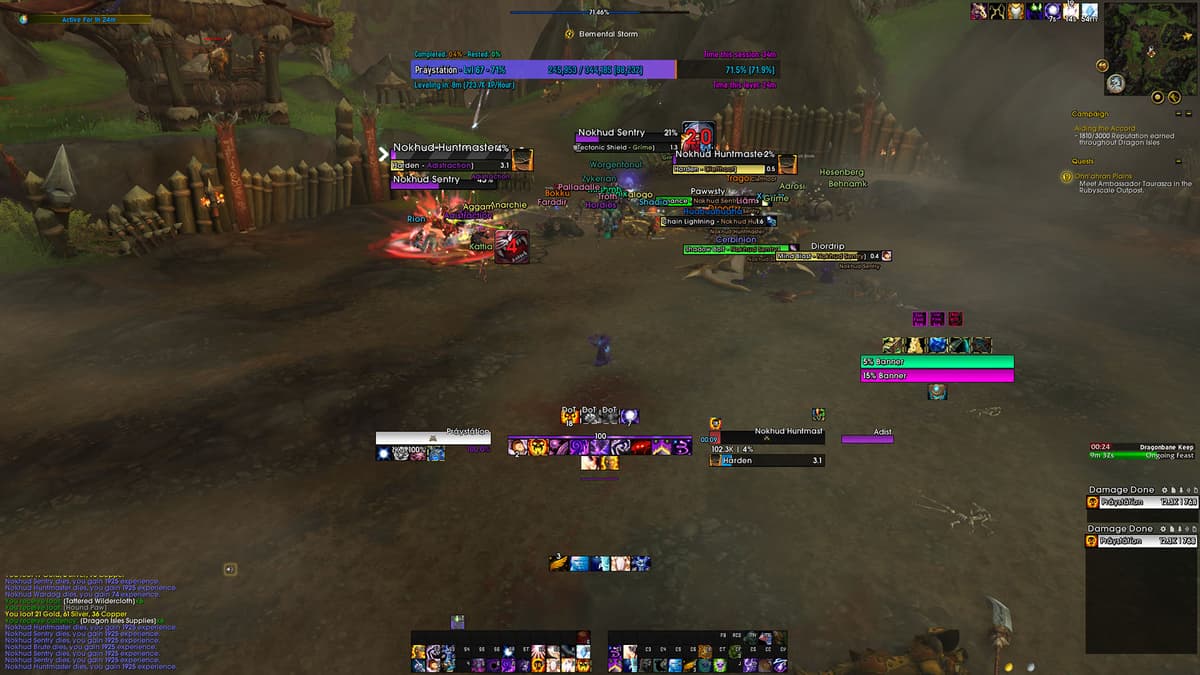Open the orange round button beside the minimap
Viewport: 1200px width, 675px height.
coord(1102,66)
